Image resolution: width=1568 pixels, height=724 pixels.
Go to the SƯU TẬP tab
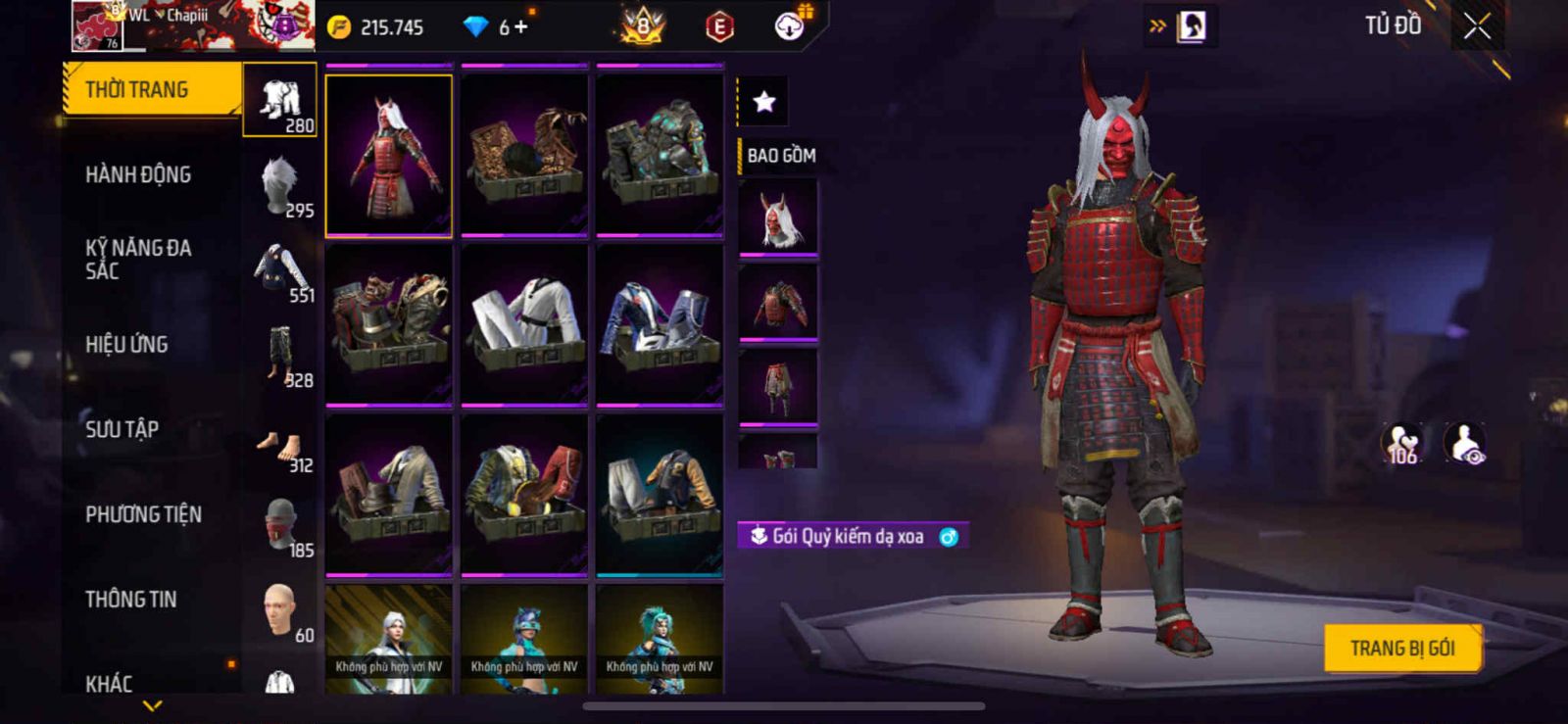click(x=122, y=429)
